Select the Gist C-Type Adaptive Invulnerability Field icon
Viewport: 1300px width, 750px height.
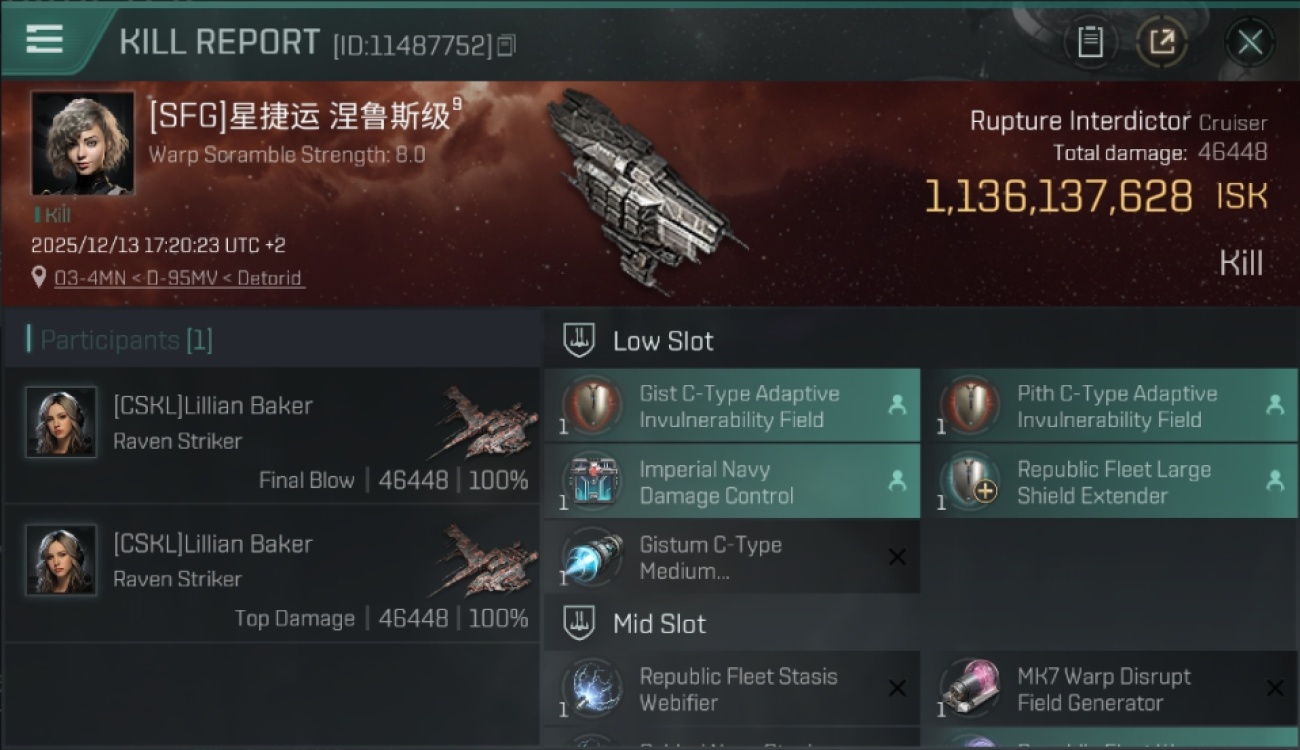click(x=591, y=406)
